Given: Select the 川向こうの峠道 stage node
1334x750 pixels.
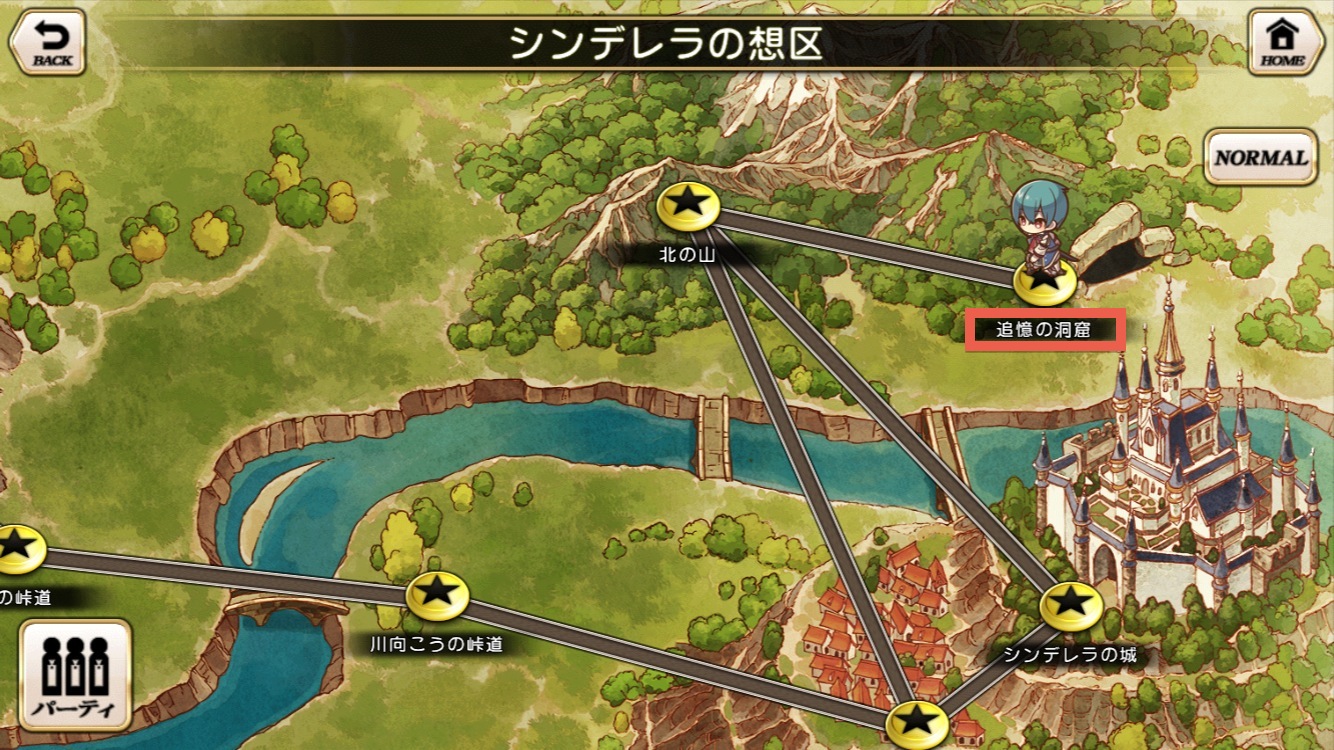Looking at the screenshot, I should coord(437,596).
